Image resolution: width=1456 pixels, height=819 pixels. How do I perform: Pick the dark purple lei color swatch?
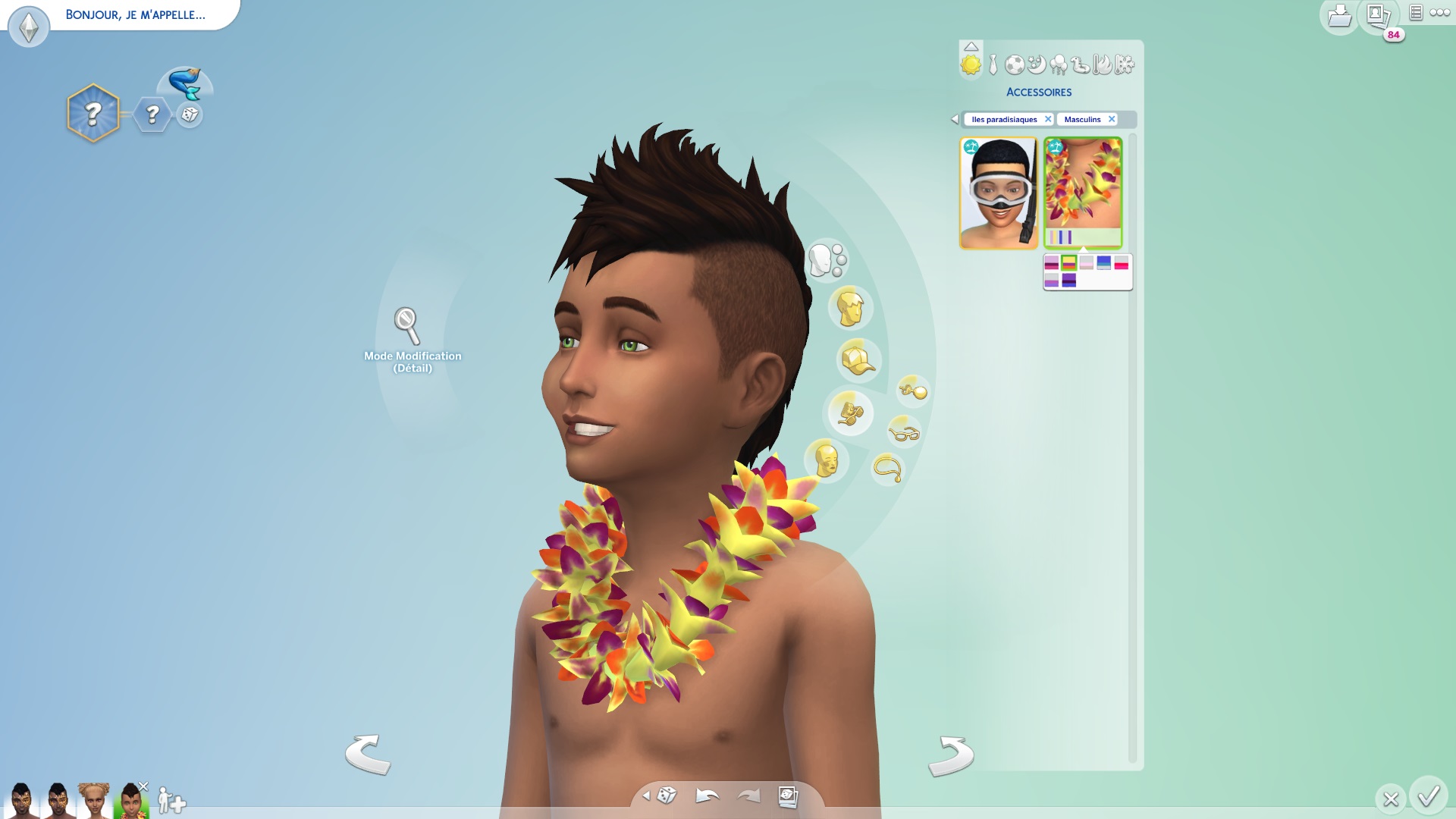(1068, 281)
